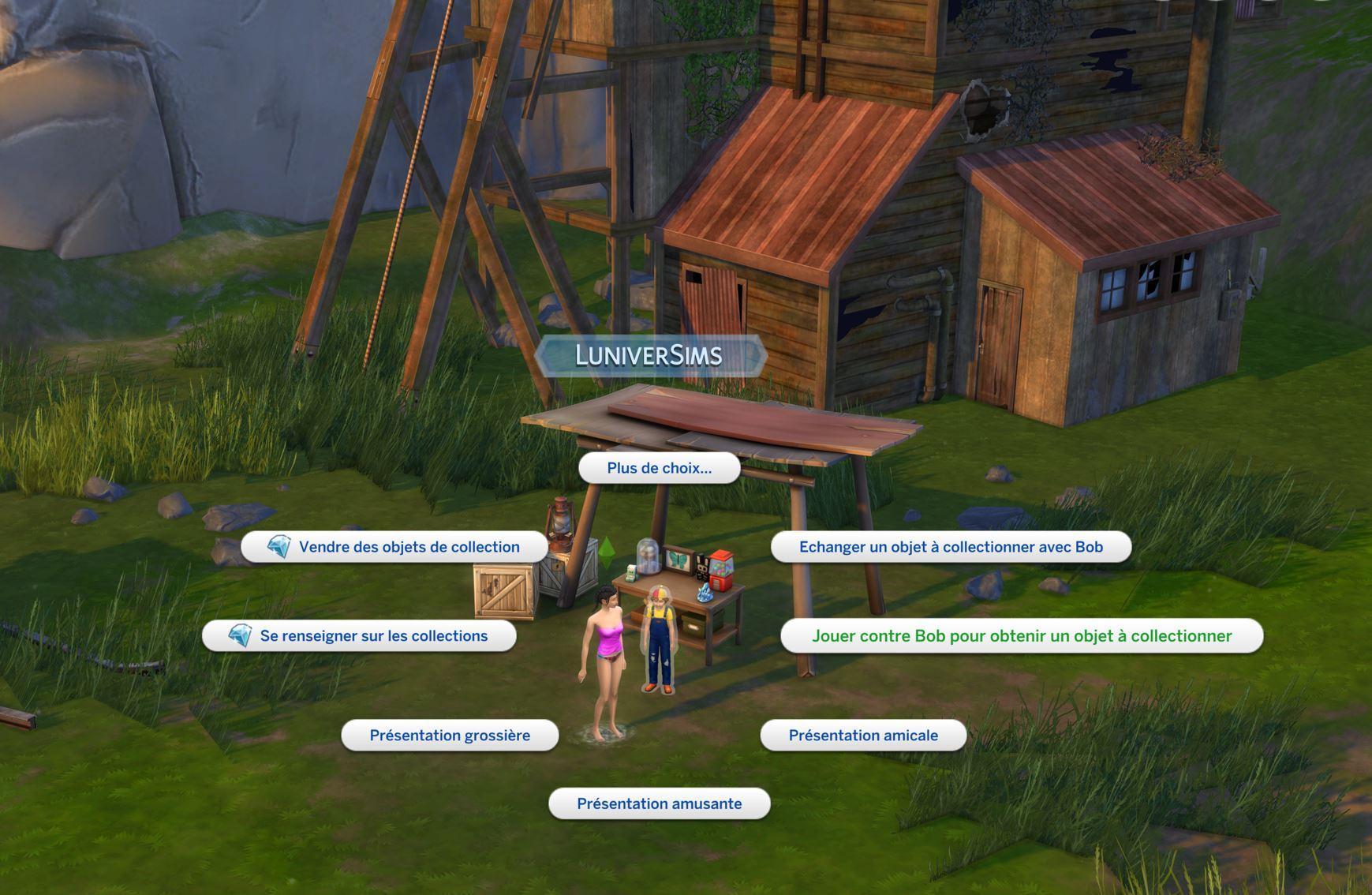
Task: Pick "Présentation grossière" interaction
Action: click(x=450, y=736)
